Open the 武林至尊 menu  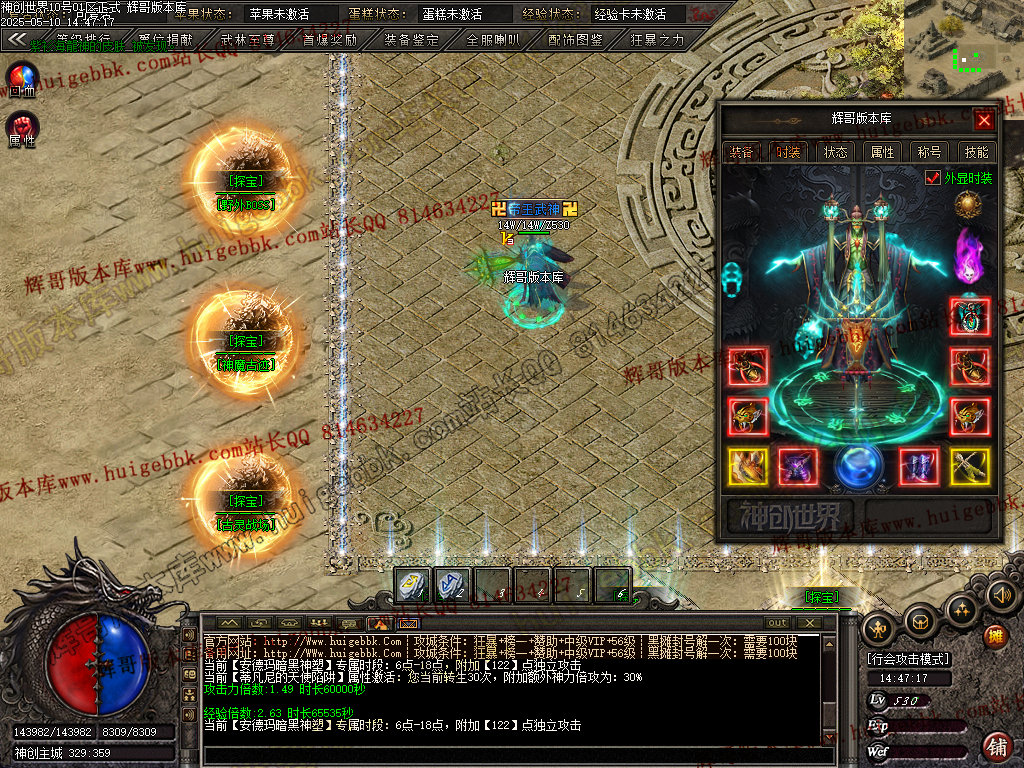point(248,40)
